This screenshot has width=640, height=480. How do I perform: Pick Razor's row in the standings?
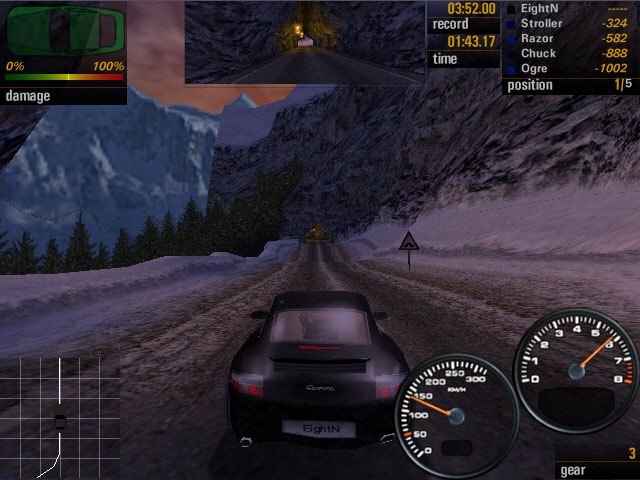point(570,38)
